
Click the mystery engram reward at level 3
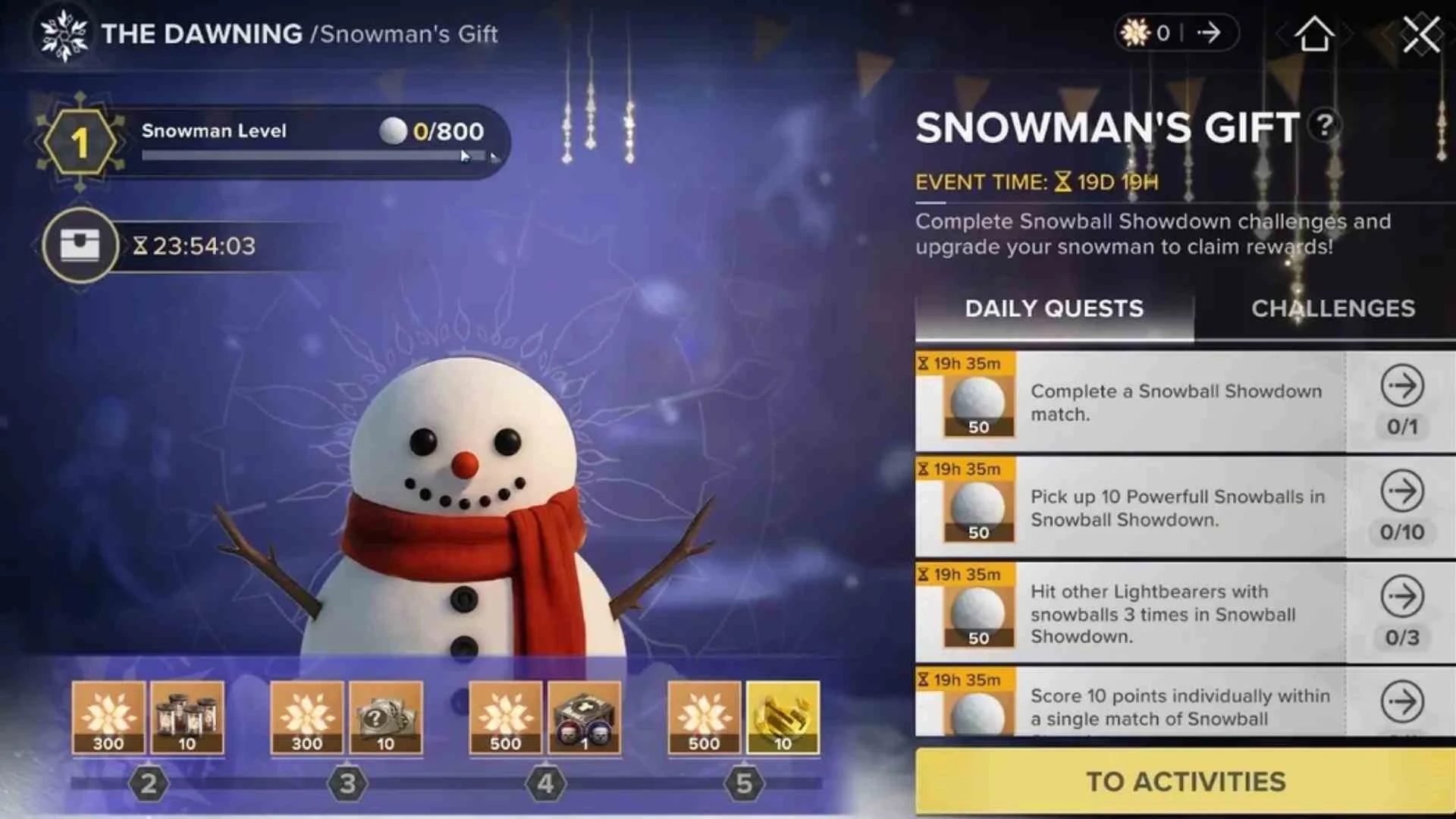pyautogui.click(x=385, y=717)
